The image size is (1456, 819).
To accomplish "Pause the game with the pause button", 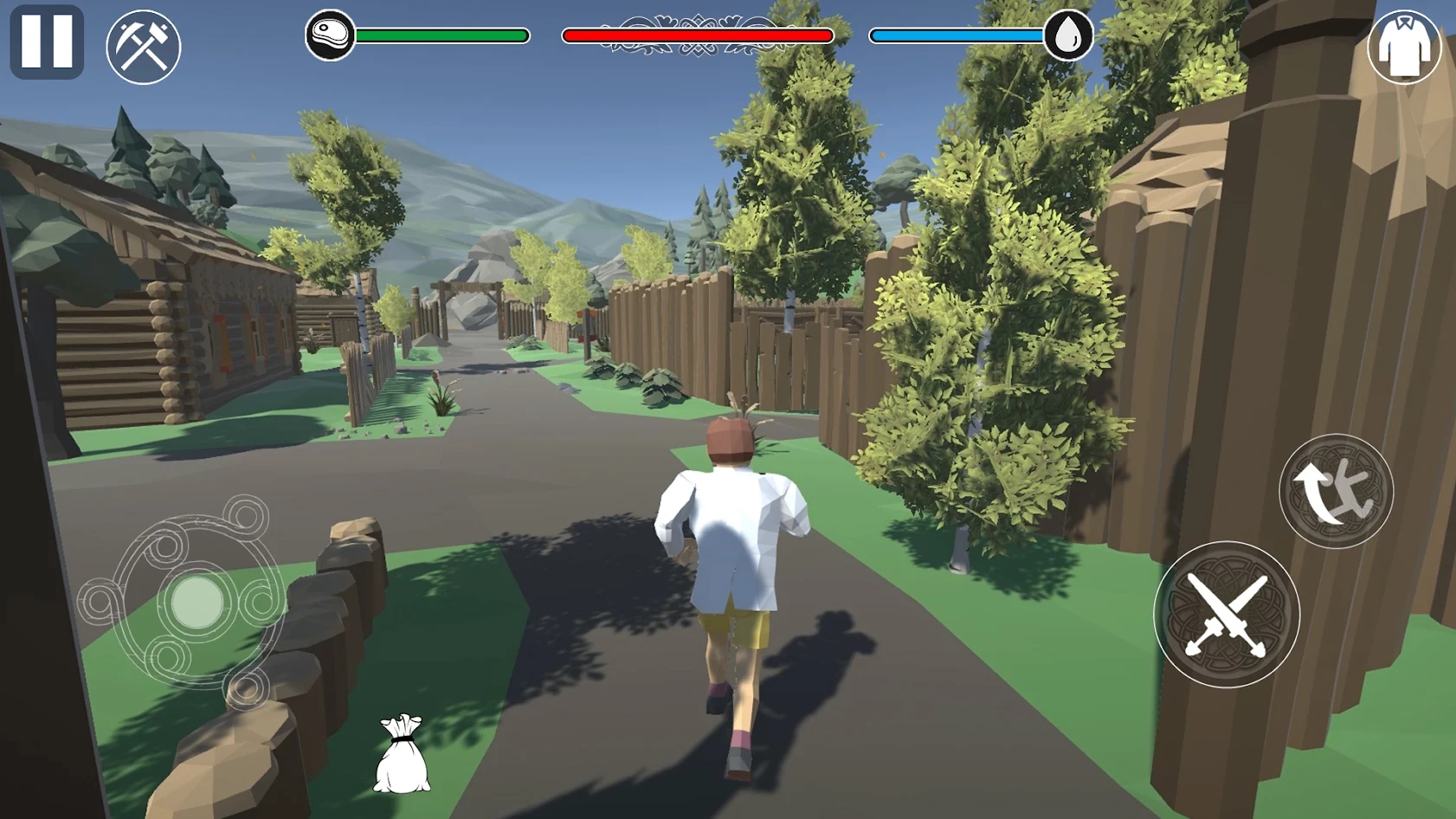I will pyautogui.click(x=48, y=42).
